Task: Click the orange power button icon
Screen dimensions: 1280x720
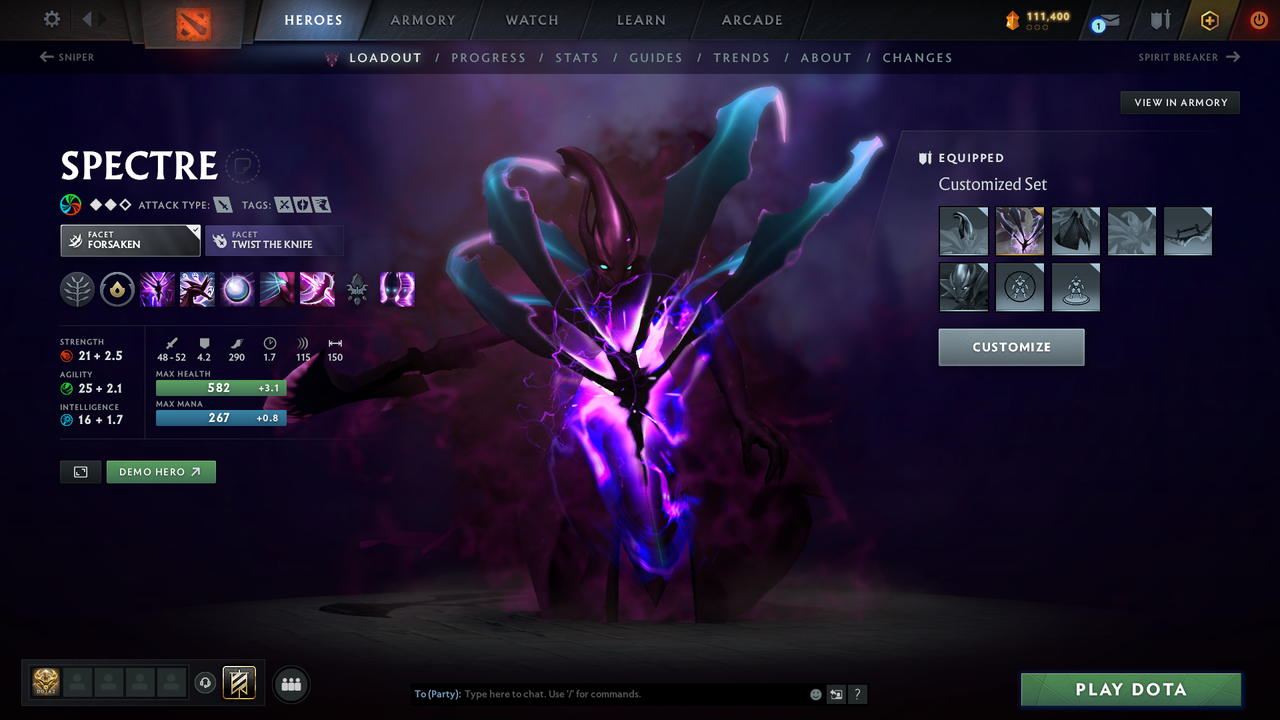Action: click(1258, 19)
